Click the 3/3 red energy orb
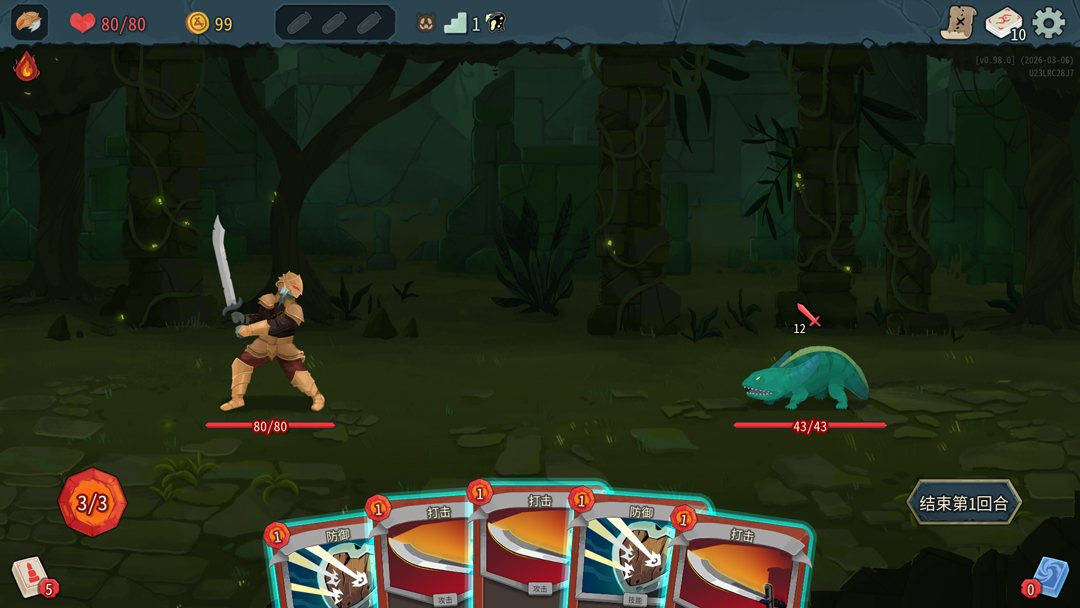 click(92, 502)
